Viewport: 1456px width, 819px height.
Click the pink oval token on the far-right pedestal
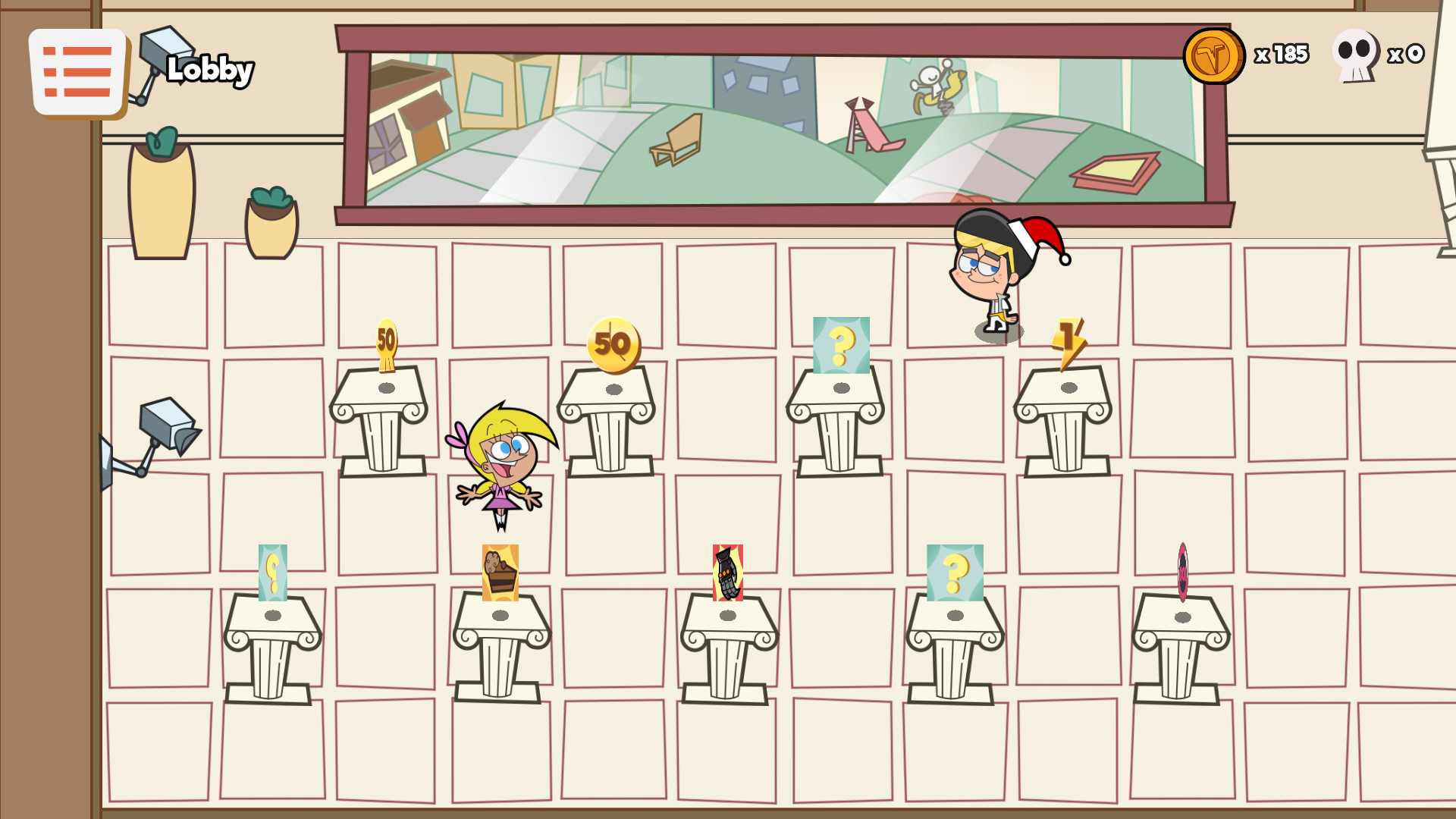(1183, 573)
